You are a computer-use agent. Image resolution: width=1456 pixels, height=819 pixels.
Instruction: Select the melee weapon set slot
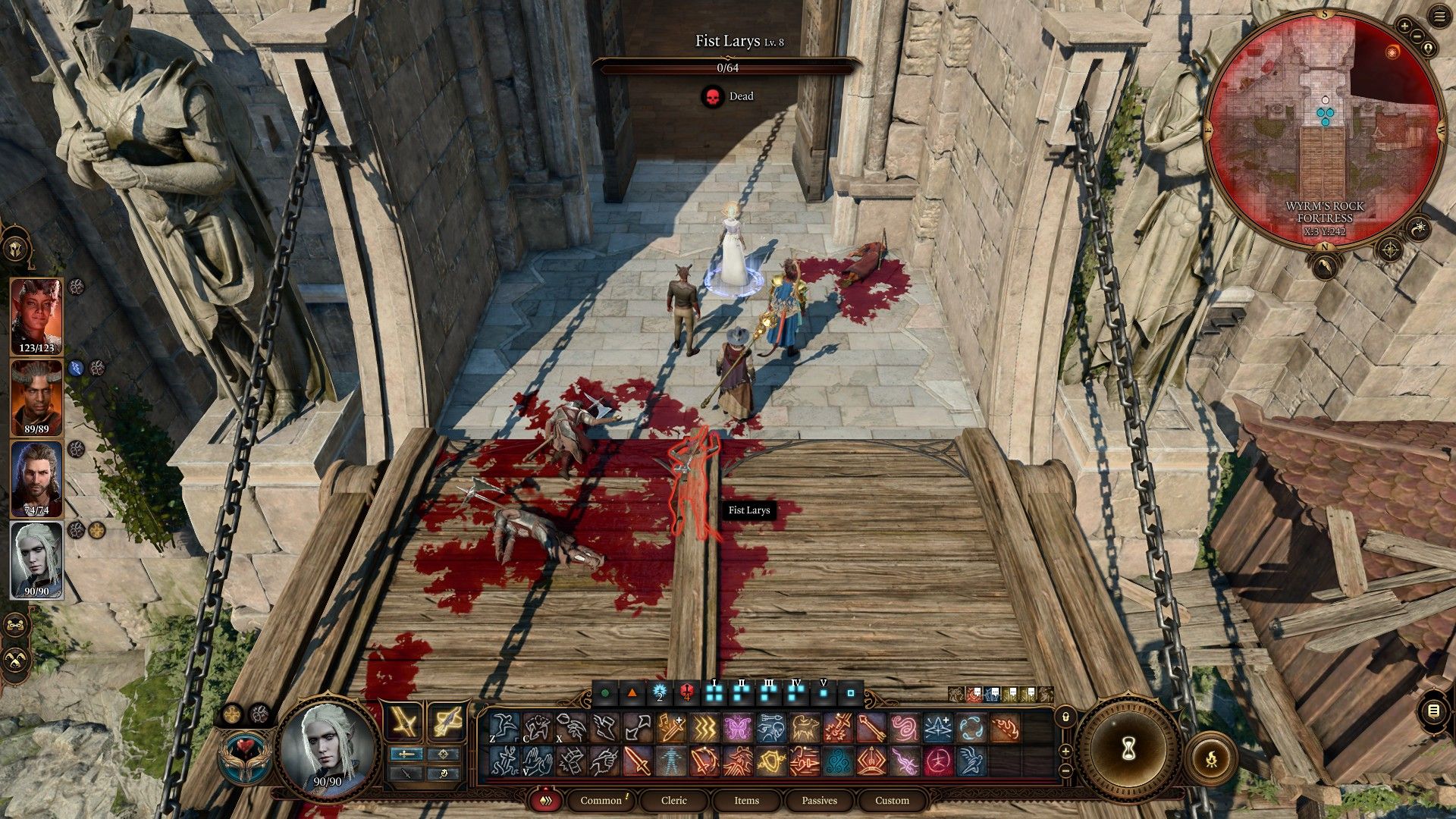click(406, 722)
